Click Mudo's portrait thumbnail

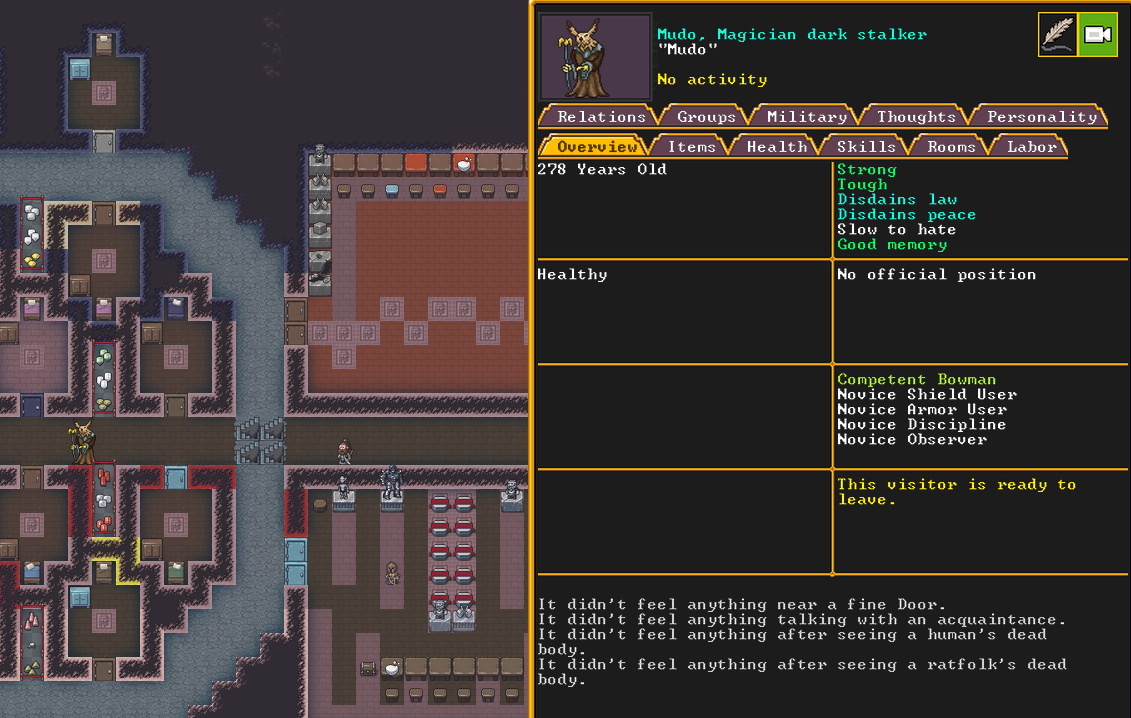pos(595,56)
